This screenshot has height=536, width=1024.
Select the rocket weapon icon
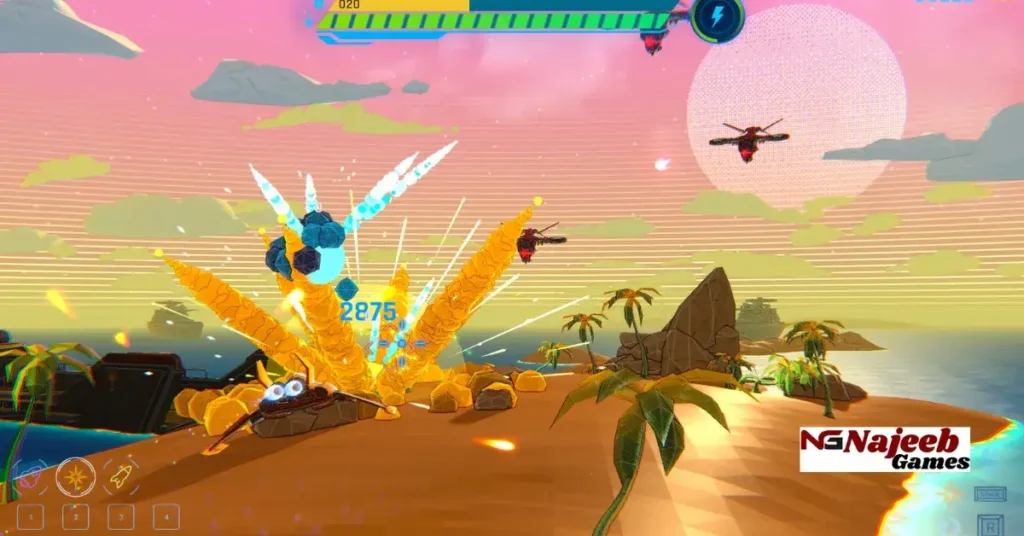121,477
